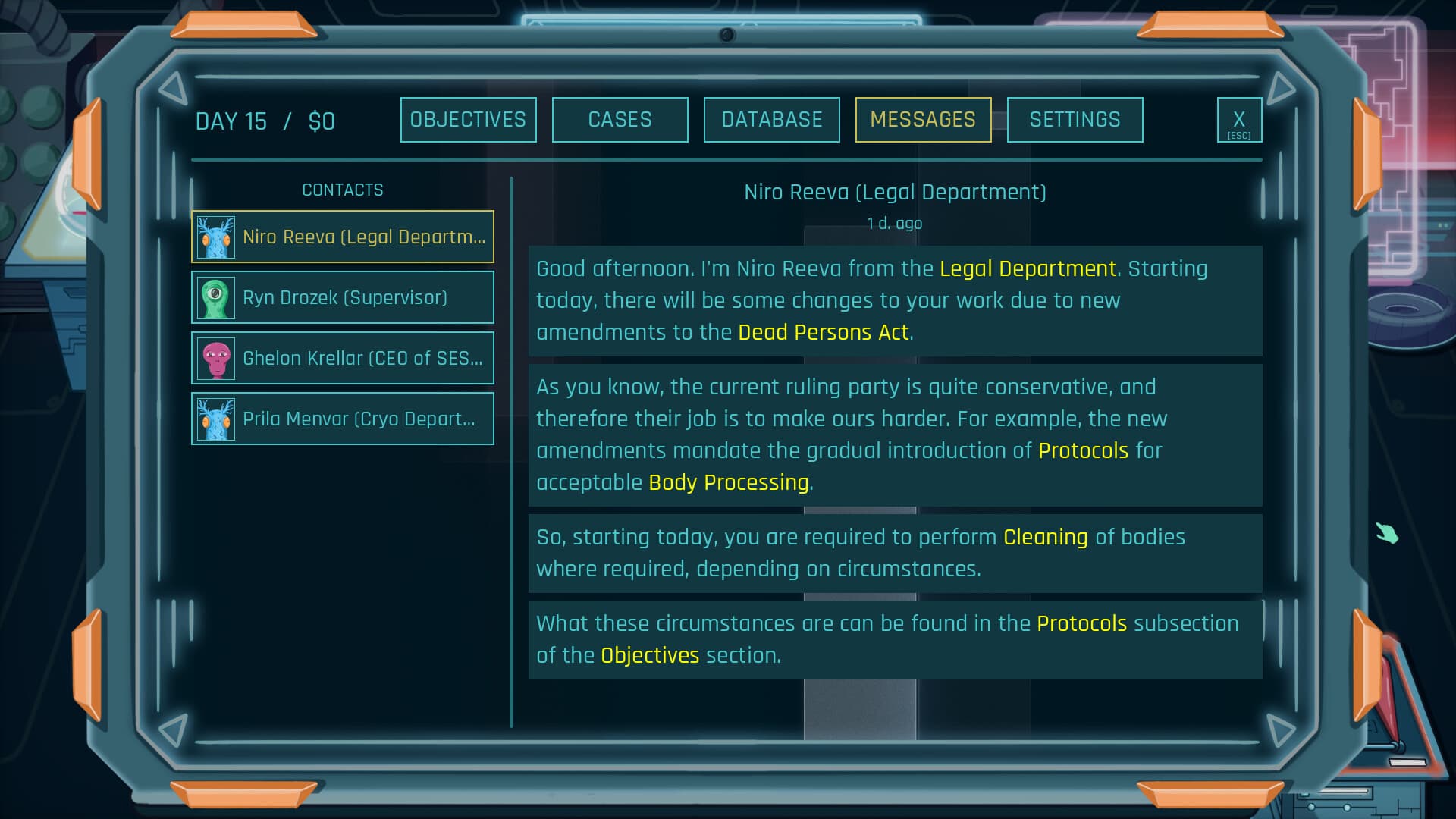Close the terminal with the X button
This screenshot has width=1456, height=819.
pos(1240,119)
